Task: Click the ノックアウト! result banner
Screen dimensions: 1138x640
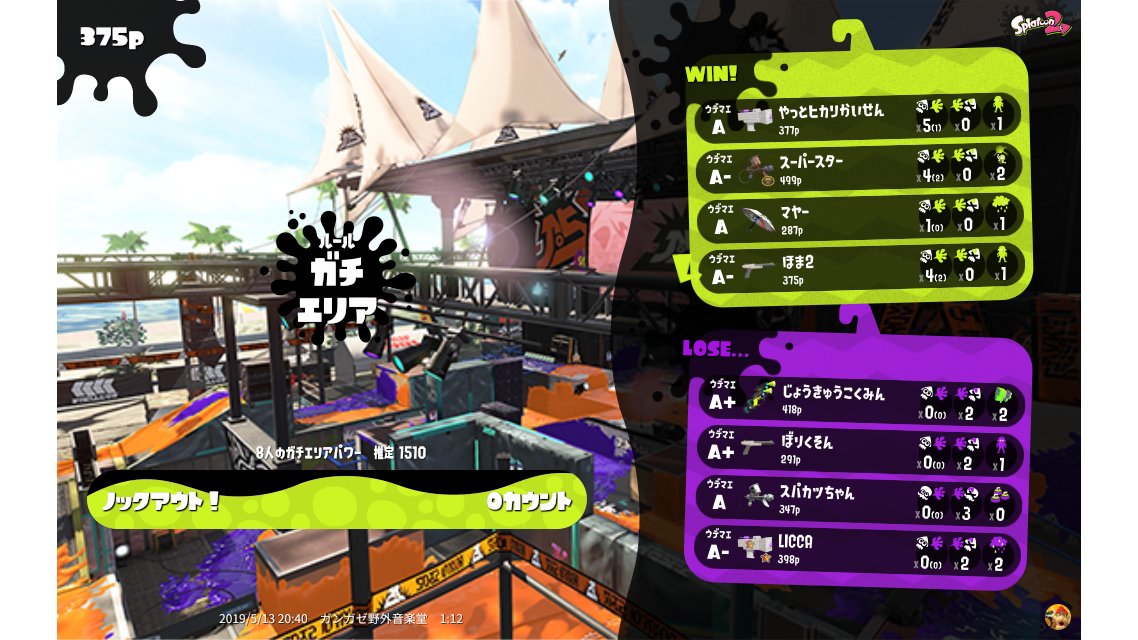Action: 337,500
